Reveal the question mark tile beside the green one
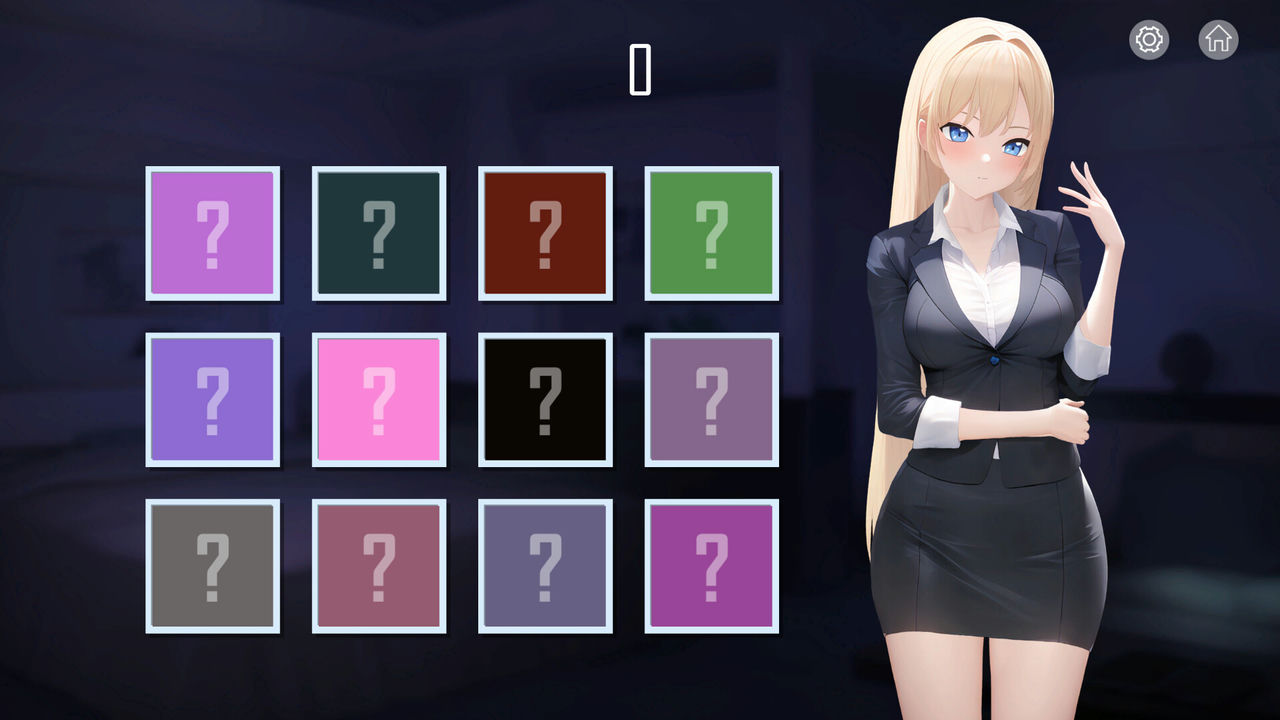This screenshot has width=1280, height=720. pos(545,232)
